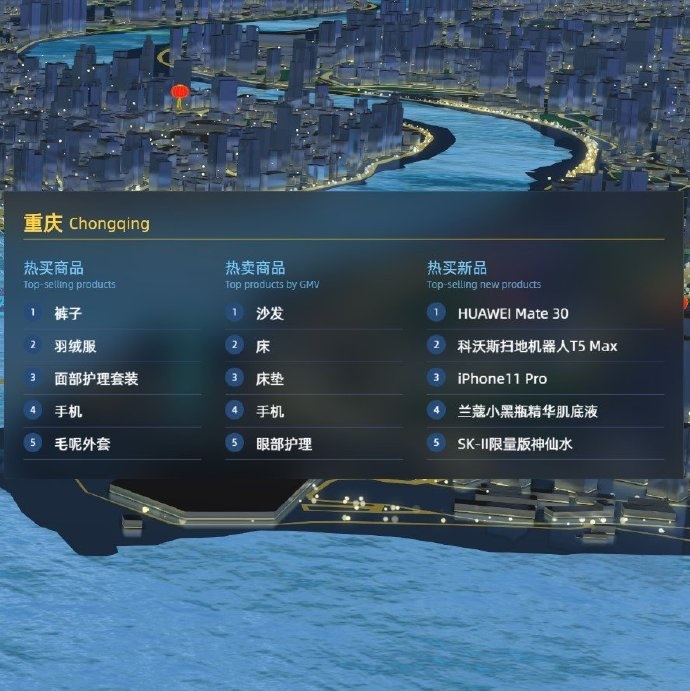Viewport: 690px width, 691px height.
Task: Click the 重庆 Chongqing panel title
Action: [x=87, y=223]
